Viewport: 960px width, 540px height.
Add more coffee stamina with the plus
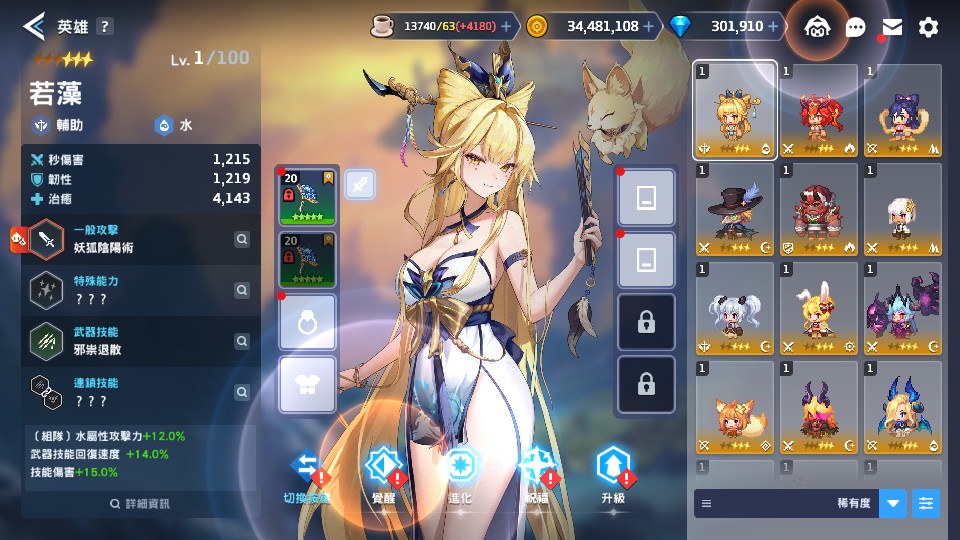click(x=506, y=27)
